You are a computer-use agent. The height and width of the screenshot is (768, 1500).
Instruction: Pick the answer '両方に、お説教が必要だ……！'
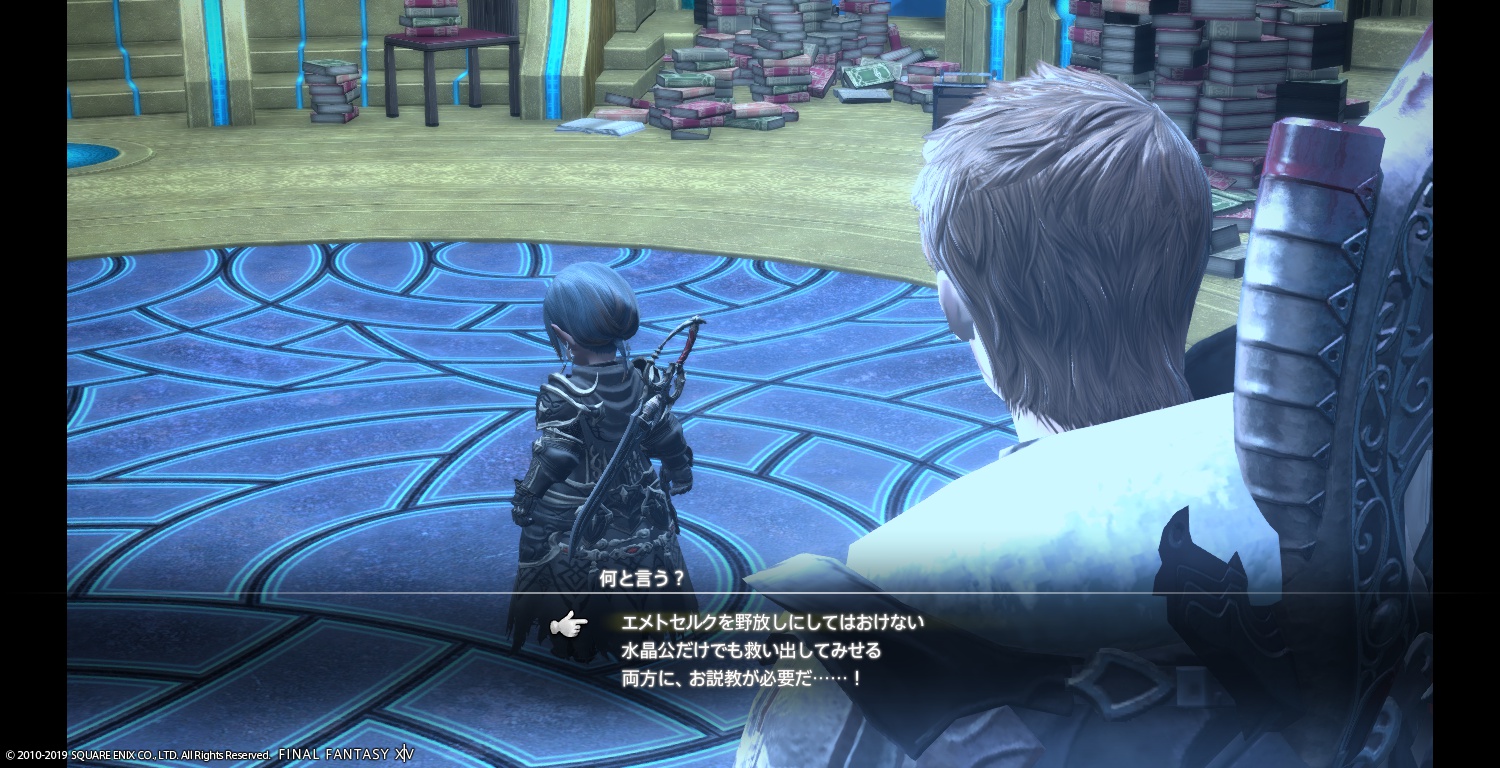pos(741,678)
